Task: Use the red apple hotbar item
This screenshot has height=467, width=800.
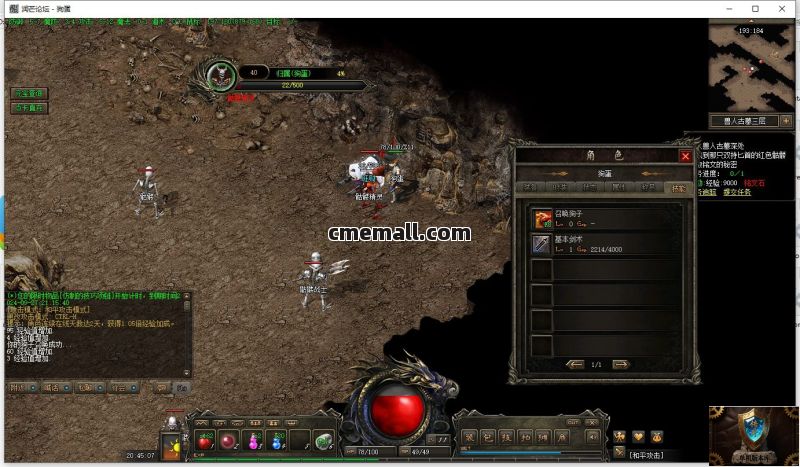Action: [205, 440]
